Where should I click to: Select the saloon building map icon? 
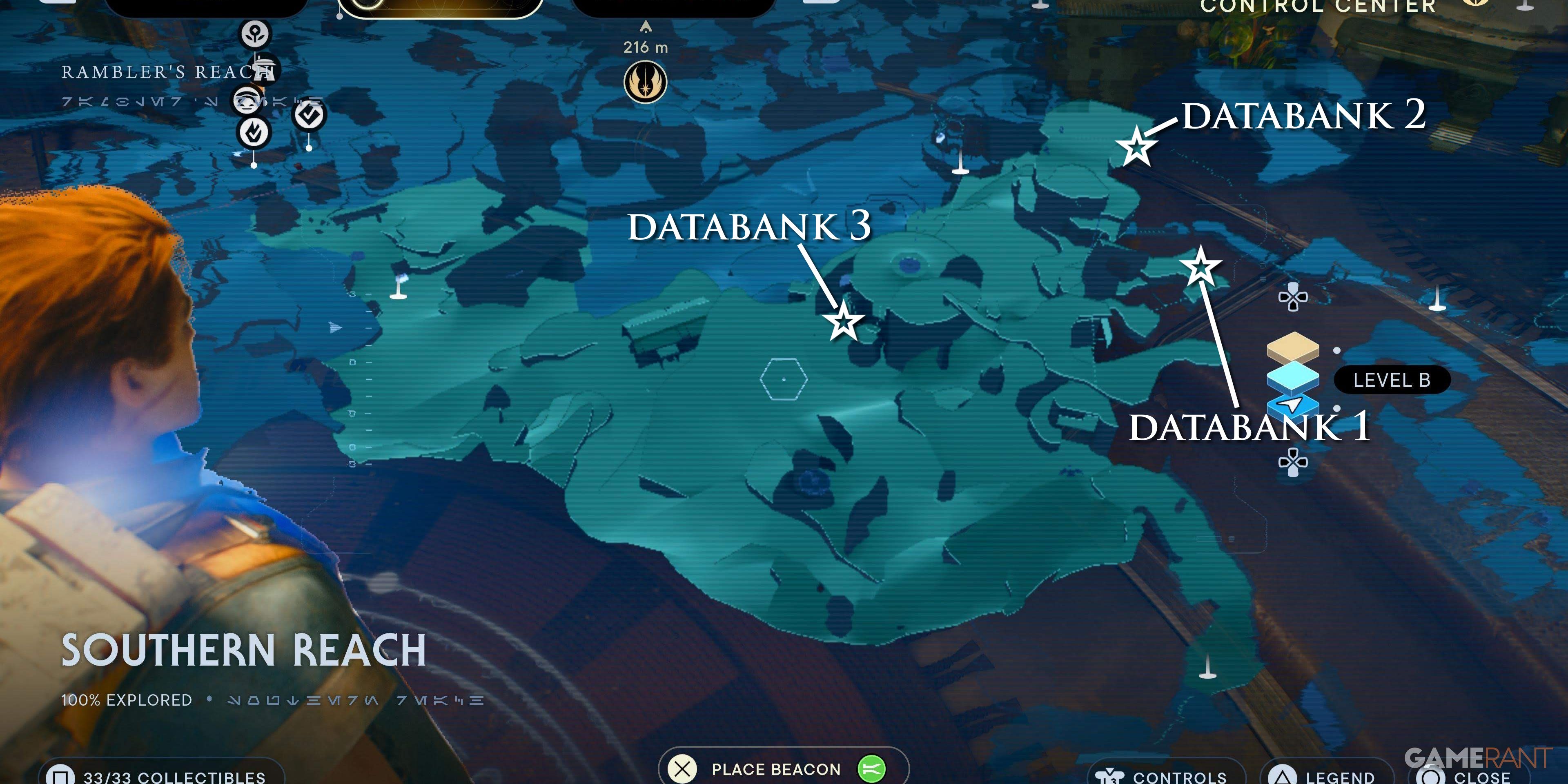tap(265, 68)
